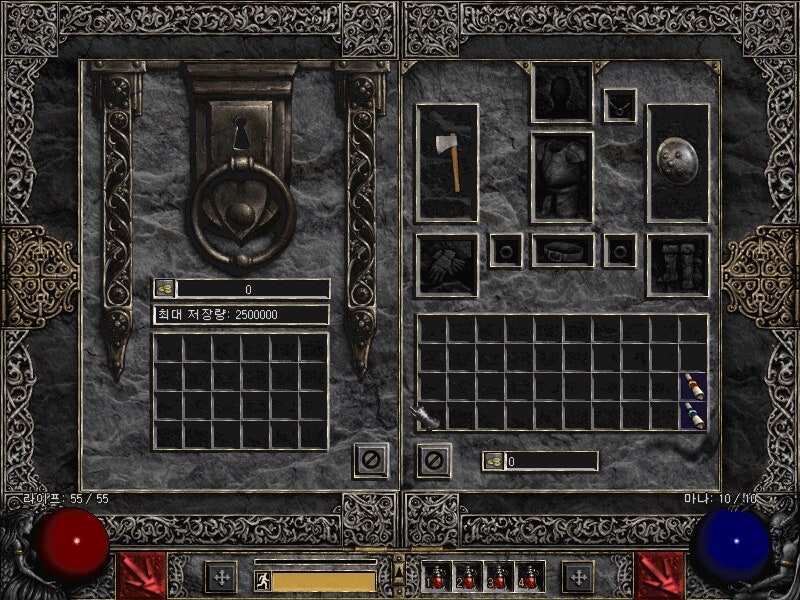Select the hand axe in the weapon slot

[447, 161]
